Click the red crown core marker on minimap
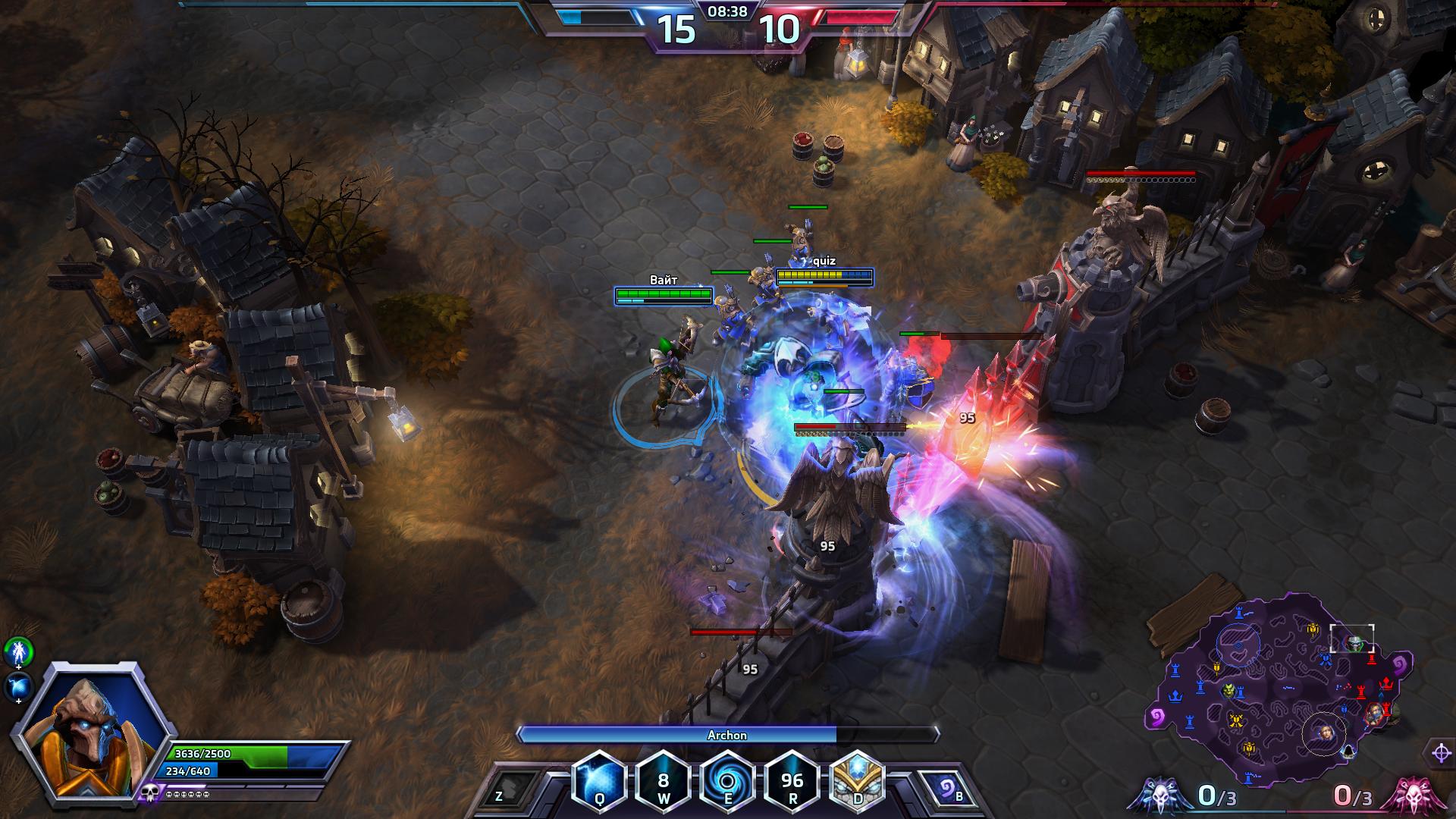The width and height of the screenshot is (1456, 819). (1387, 684)
